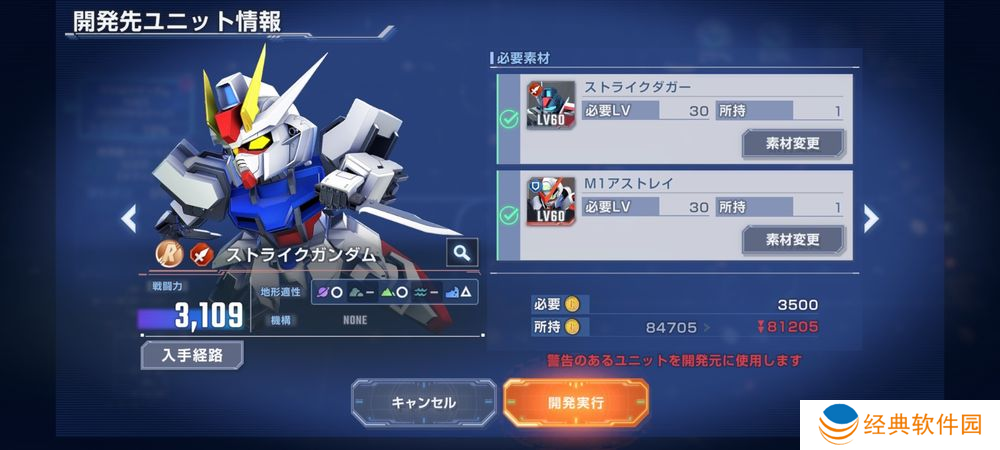Toggle the checkmark beside ストライクダガー
The image size is (1000, 450).
pyautogui.click(x=508, y=120)
